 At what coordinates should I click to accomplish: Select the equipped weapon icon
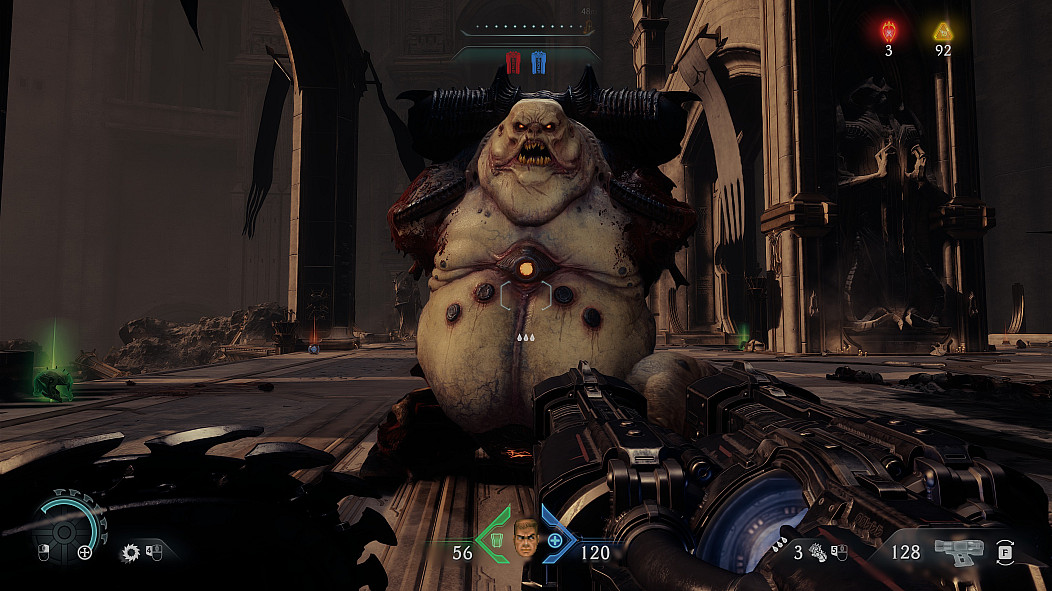[x=957, y=551]
